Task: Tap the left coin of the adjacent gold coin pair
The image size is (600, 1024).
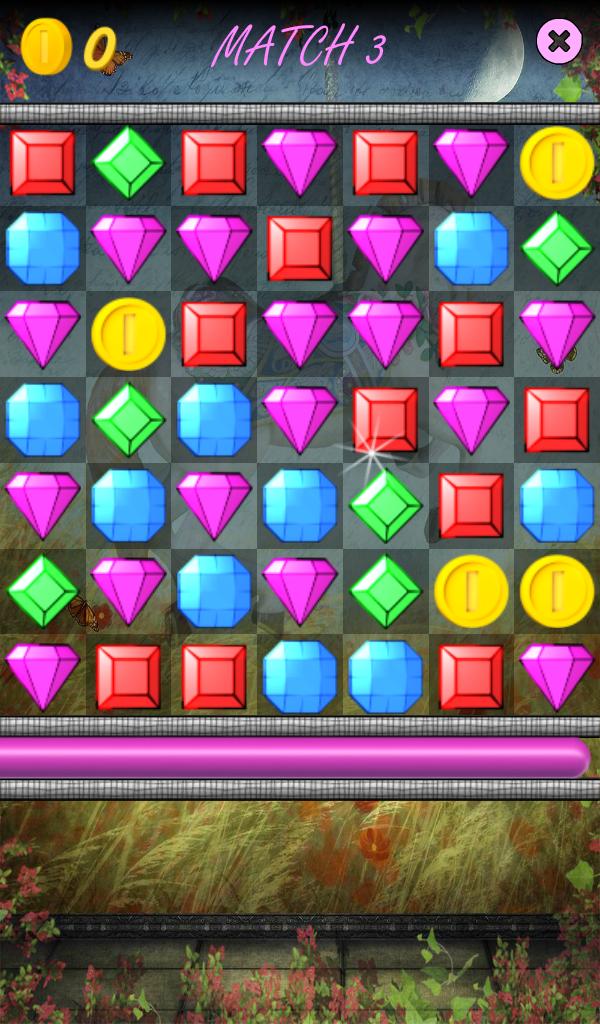Action: point(471,591)
